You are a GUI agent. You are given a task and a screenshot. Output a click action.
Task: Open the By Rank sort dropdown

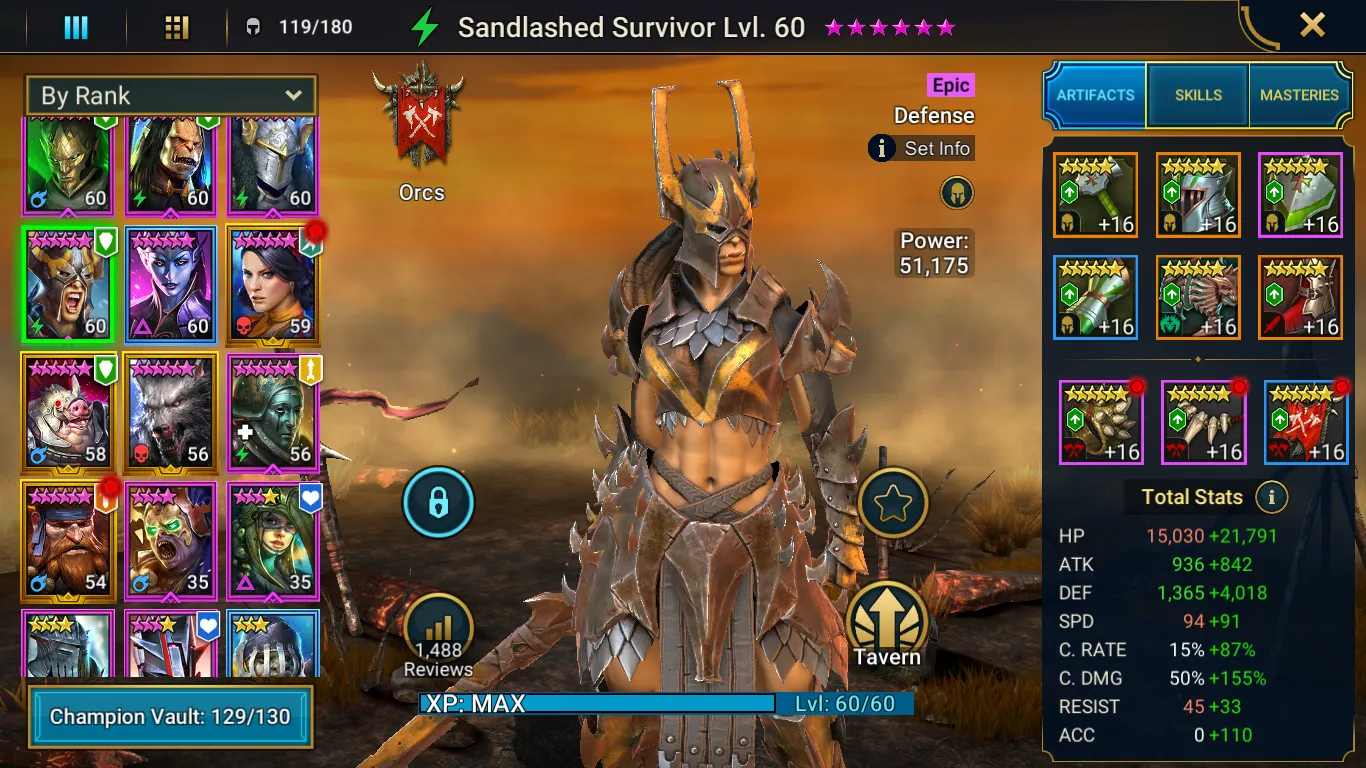[x=171, y=96]
